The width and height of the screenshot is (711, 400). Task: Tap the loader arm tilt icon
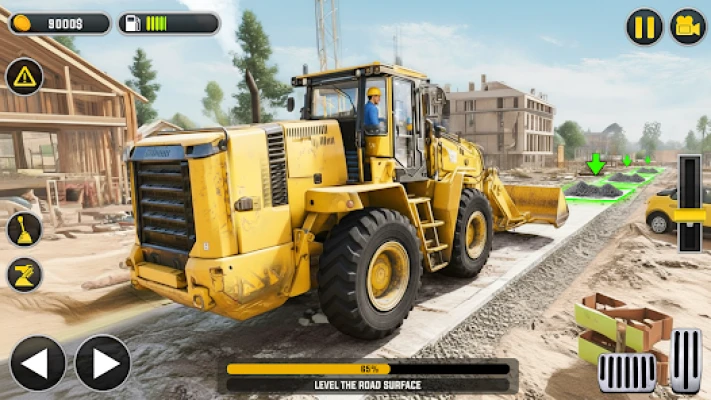[x=24, y=275]
